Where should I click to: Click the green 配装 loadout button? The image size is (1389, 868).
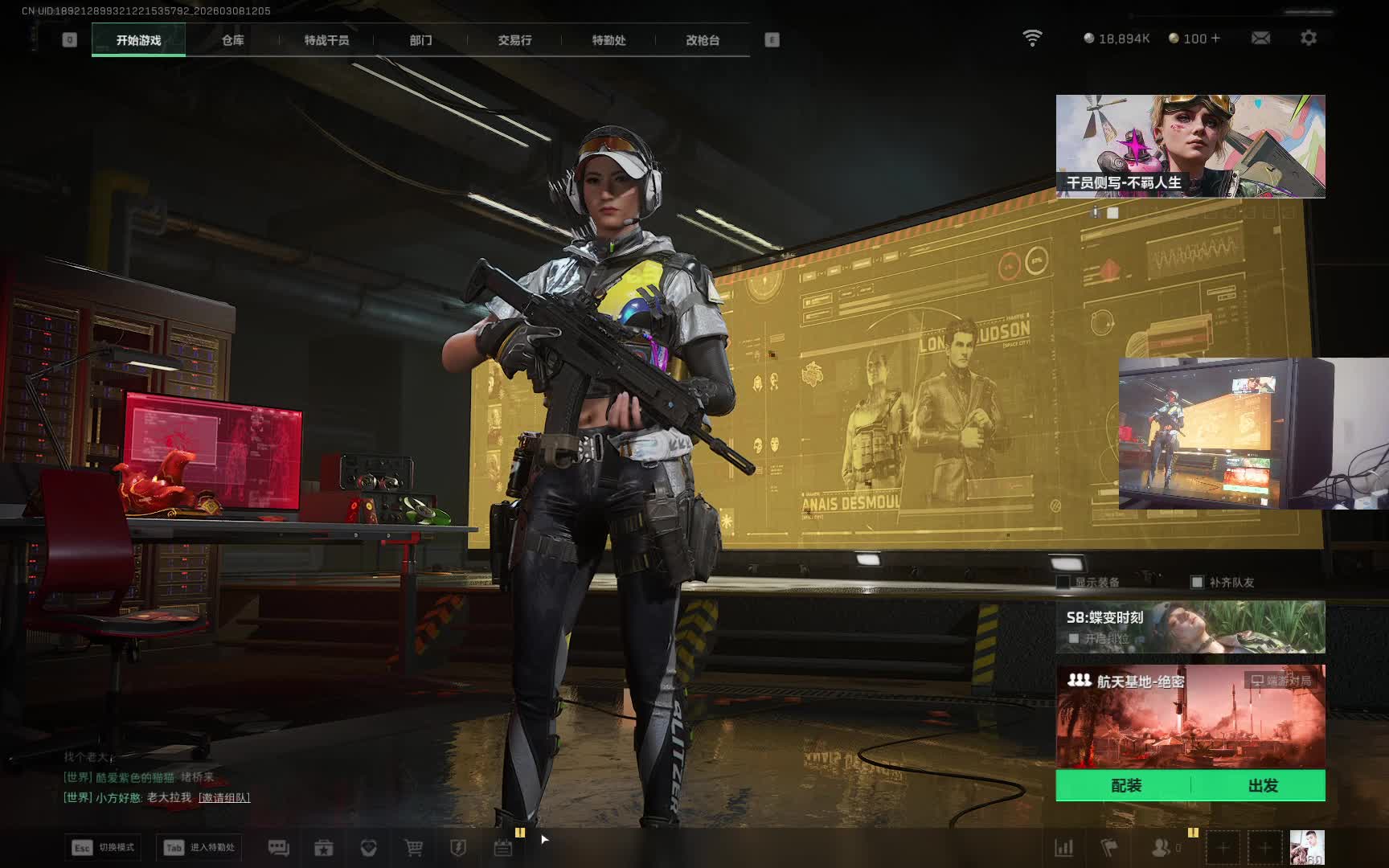click(x=1125, y=785)
